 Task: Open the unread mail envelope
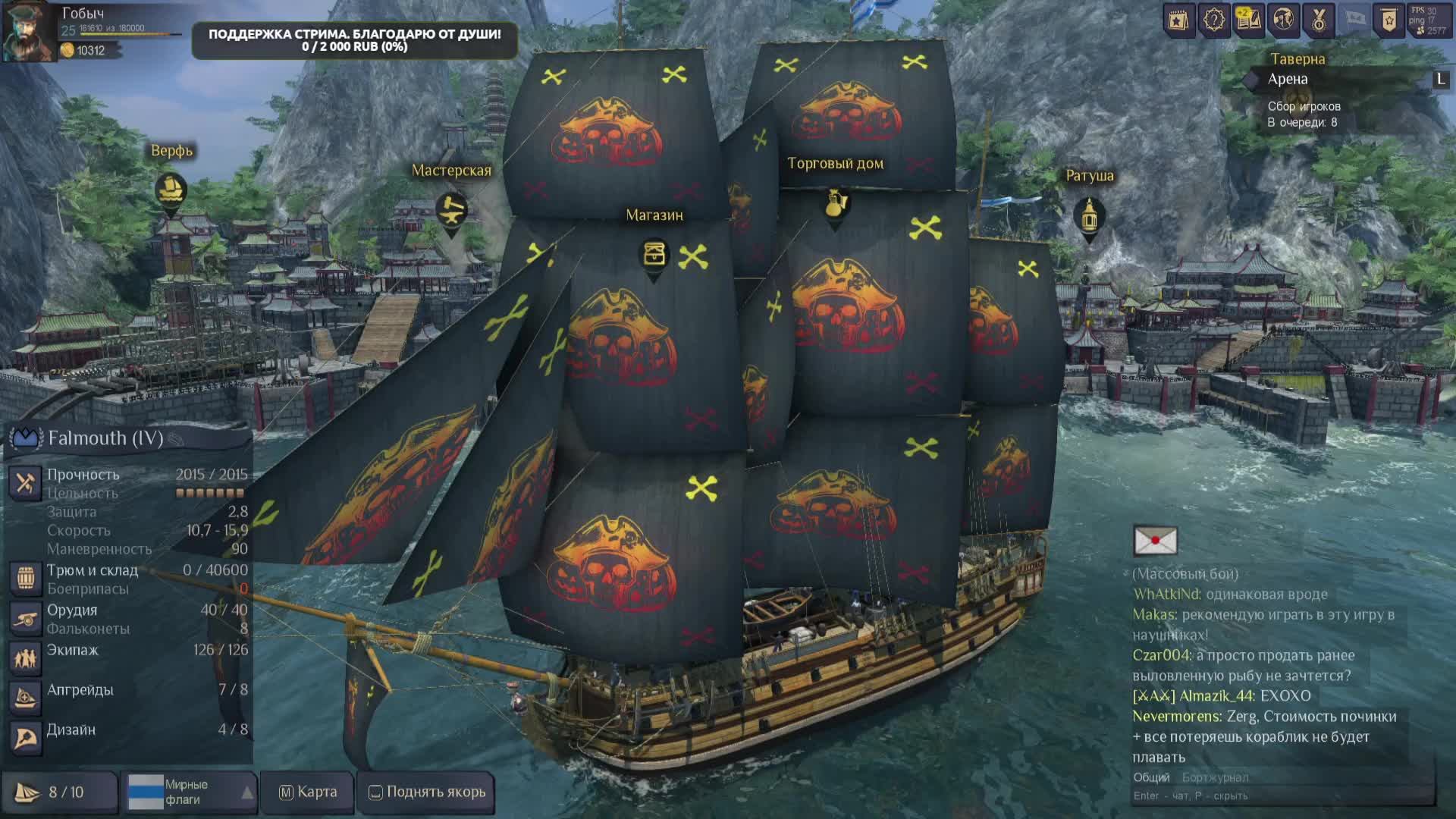coord(1155,541)
